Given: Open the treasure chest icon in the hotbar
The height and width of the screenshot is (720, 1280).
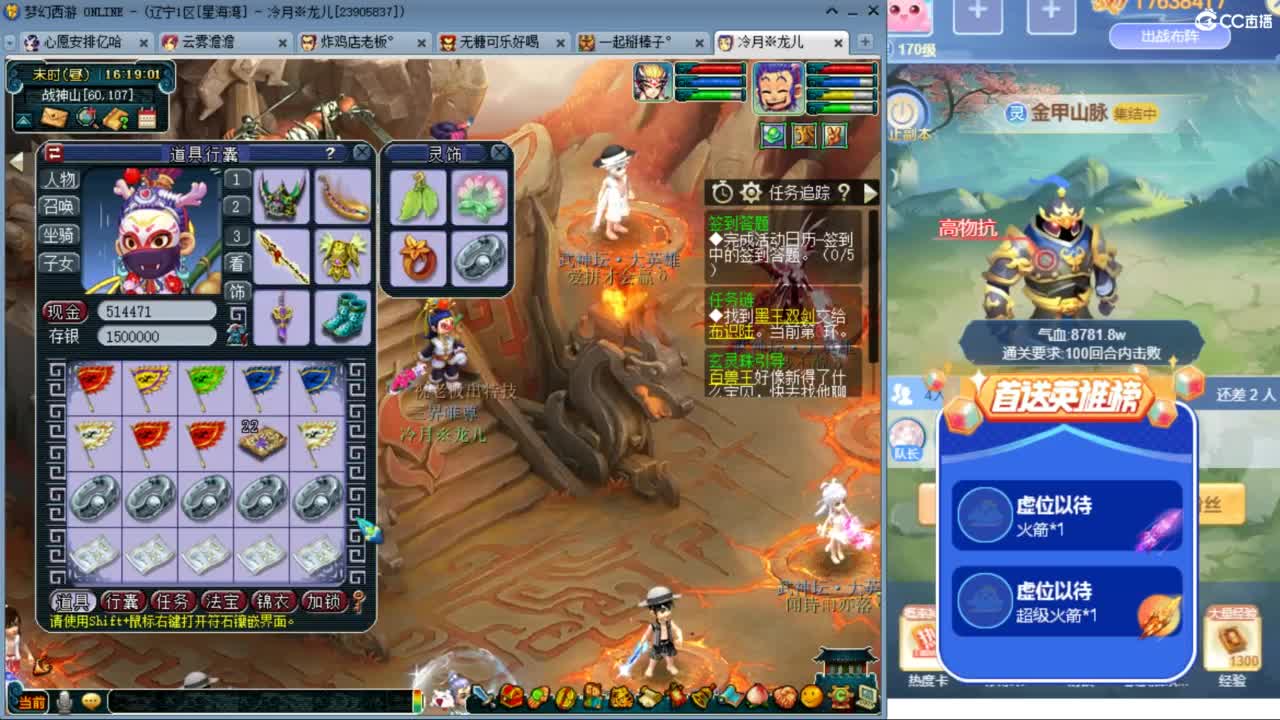Looking at the screenshot, I should 511,697.
